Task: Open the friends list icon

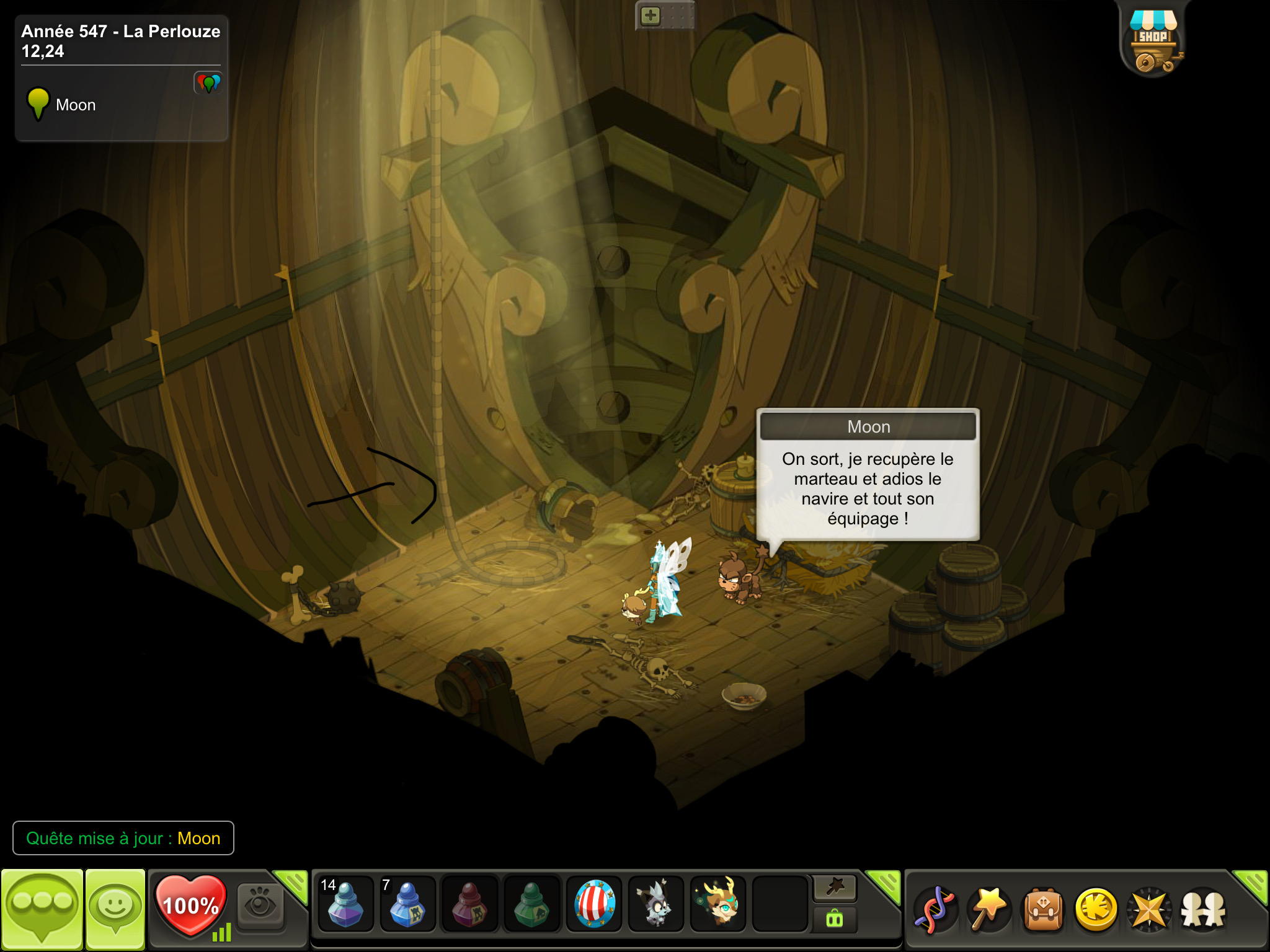Action: pos(1203,909)
